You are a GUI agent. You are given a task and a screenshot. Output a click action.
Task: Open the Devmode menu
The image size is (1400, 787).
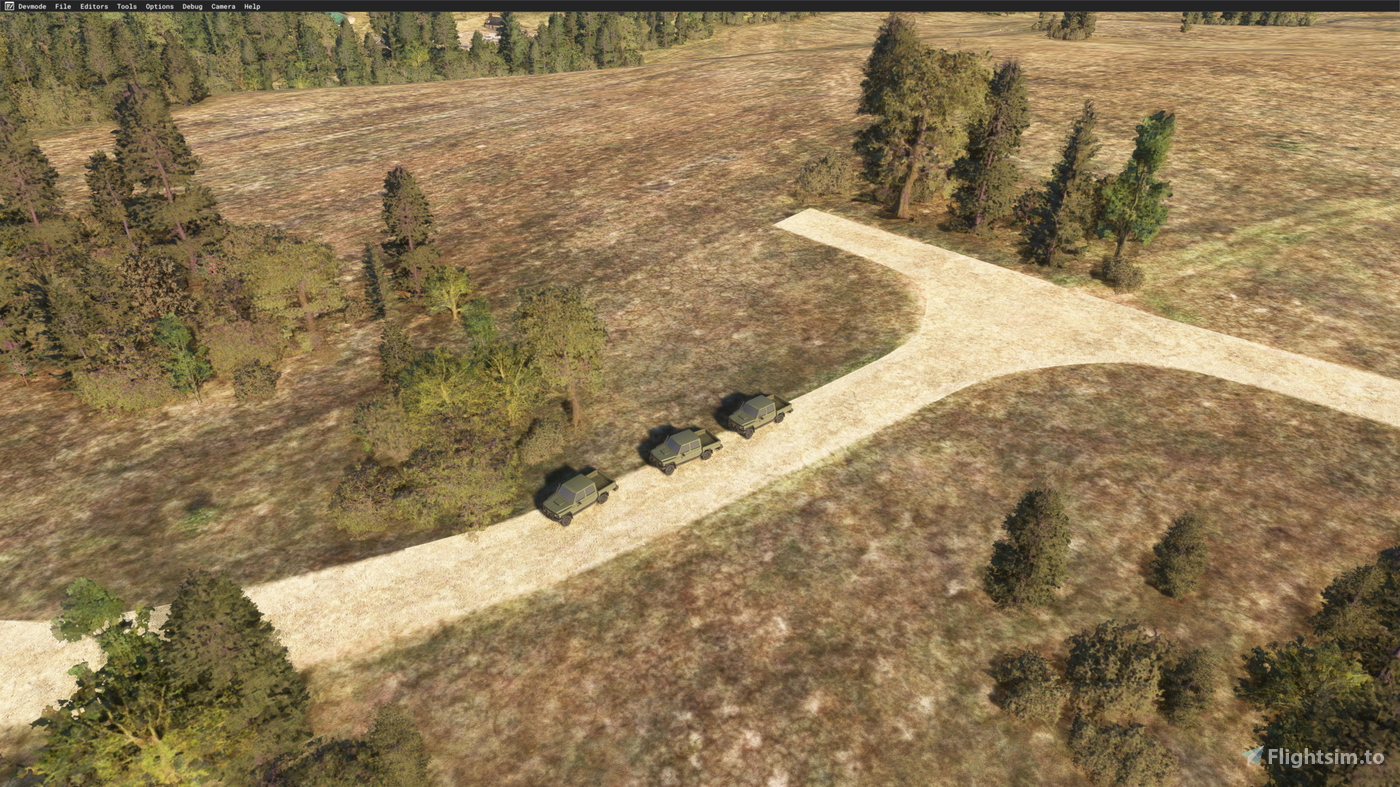(32, 5)
